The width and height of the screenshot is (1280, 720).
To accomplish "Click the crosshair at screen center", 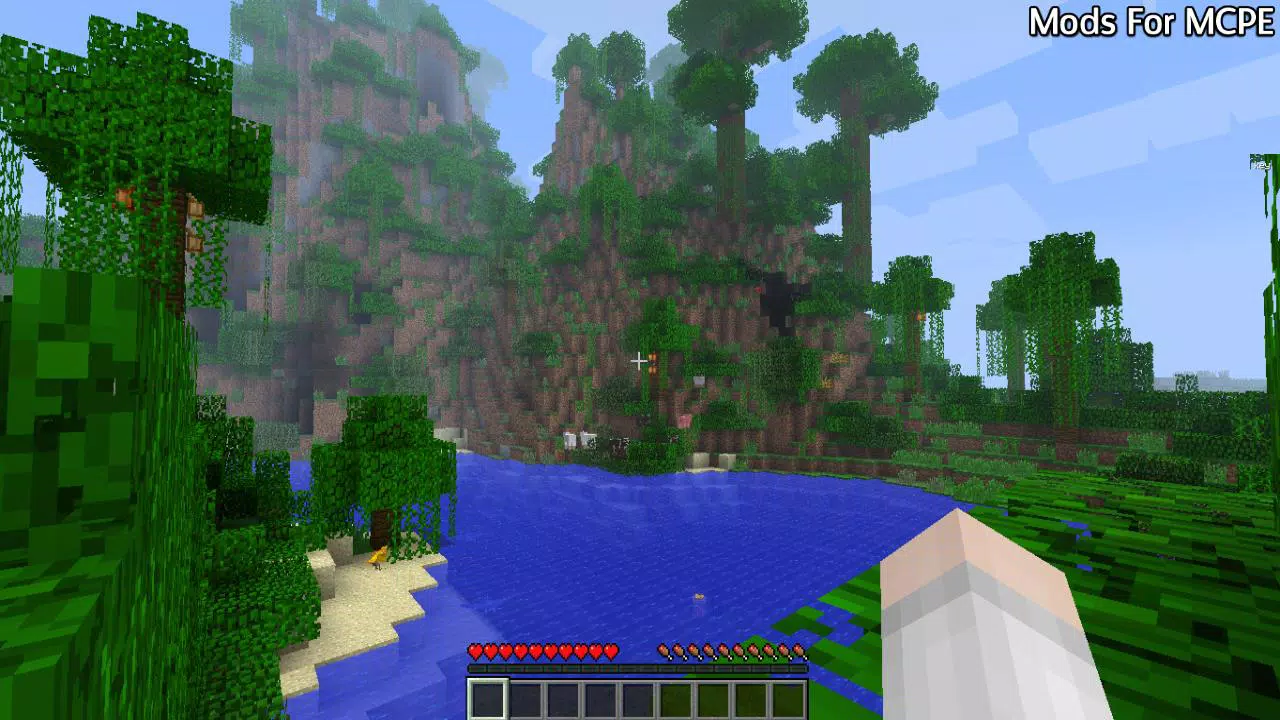I will (639, 360).
